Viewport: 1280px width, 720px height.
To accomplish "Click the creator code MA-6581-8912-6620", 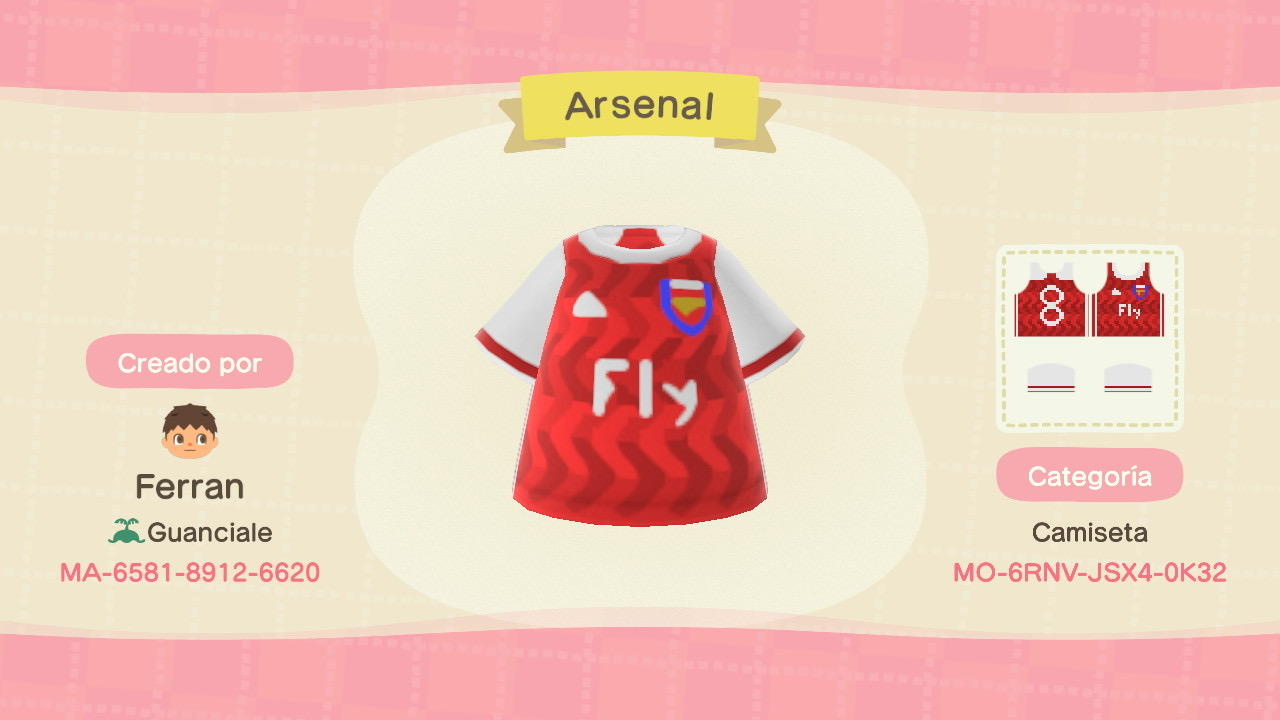I will click(189, 572).
